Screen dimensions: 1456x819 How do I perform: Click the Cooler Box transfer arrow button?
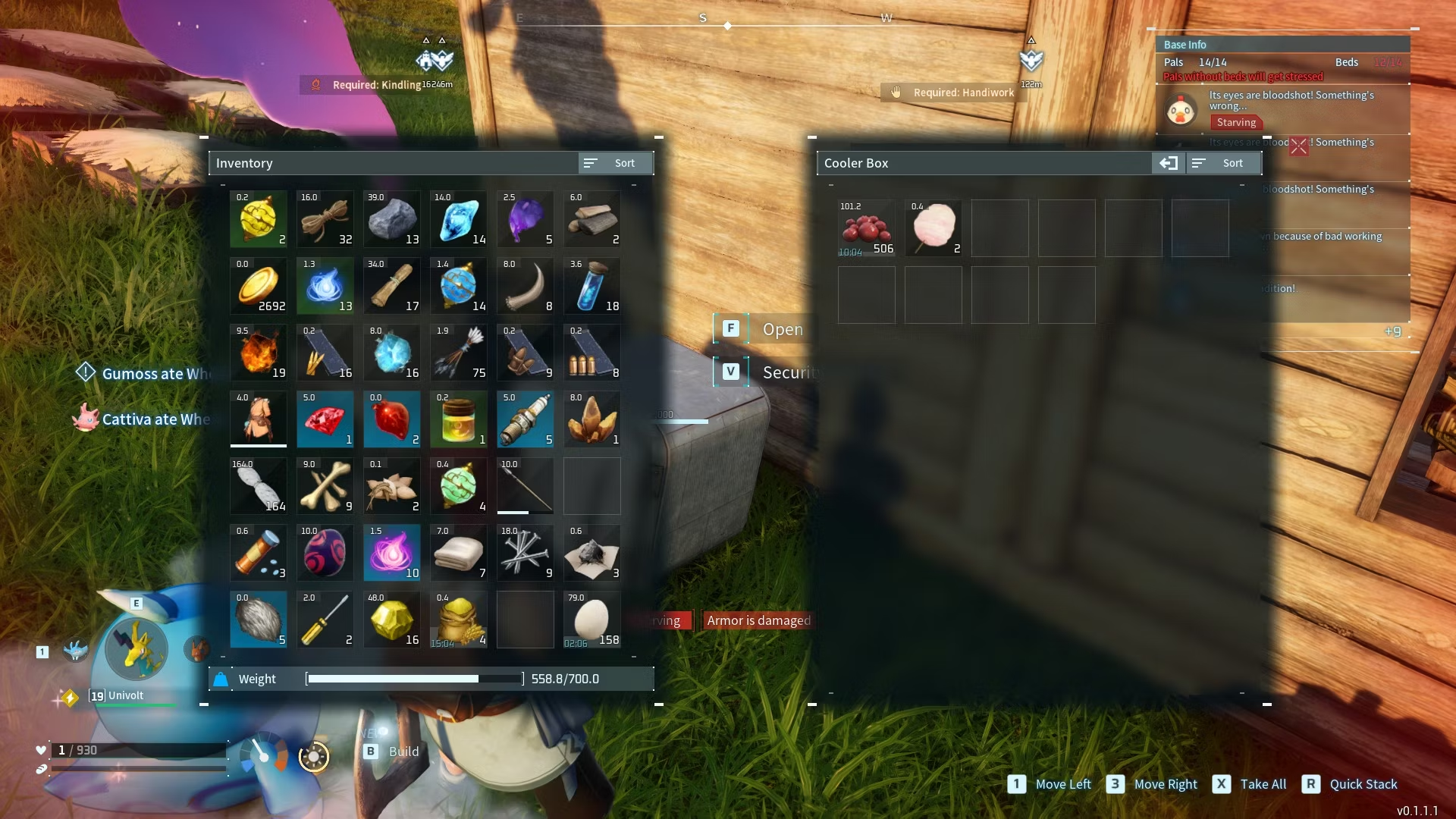pos(1168,163)
